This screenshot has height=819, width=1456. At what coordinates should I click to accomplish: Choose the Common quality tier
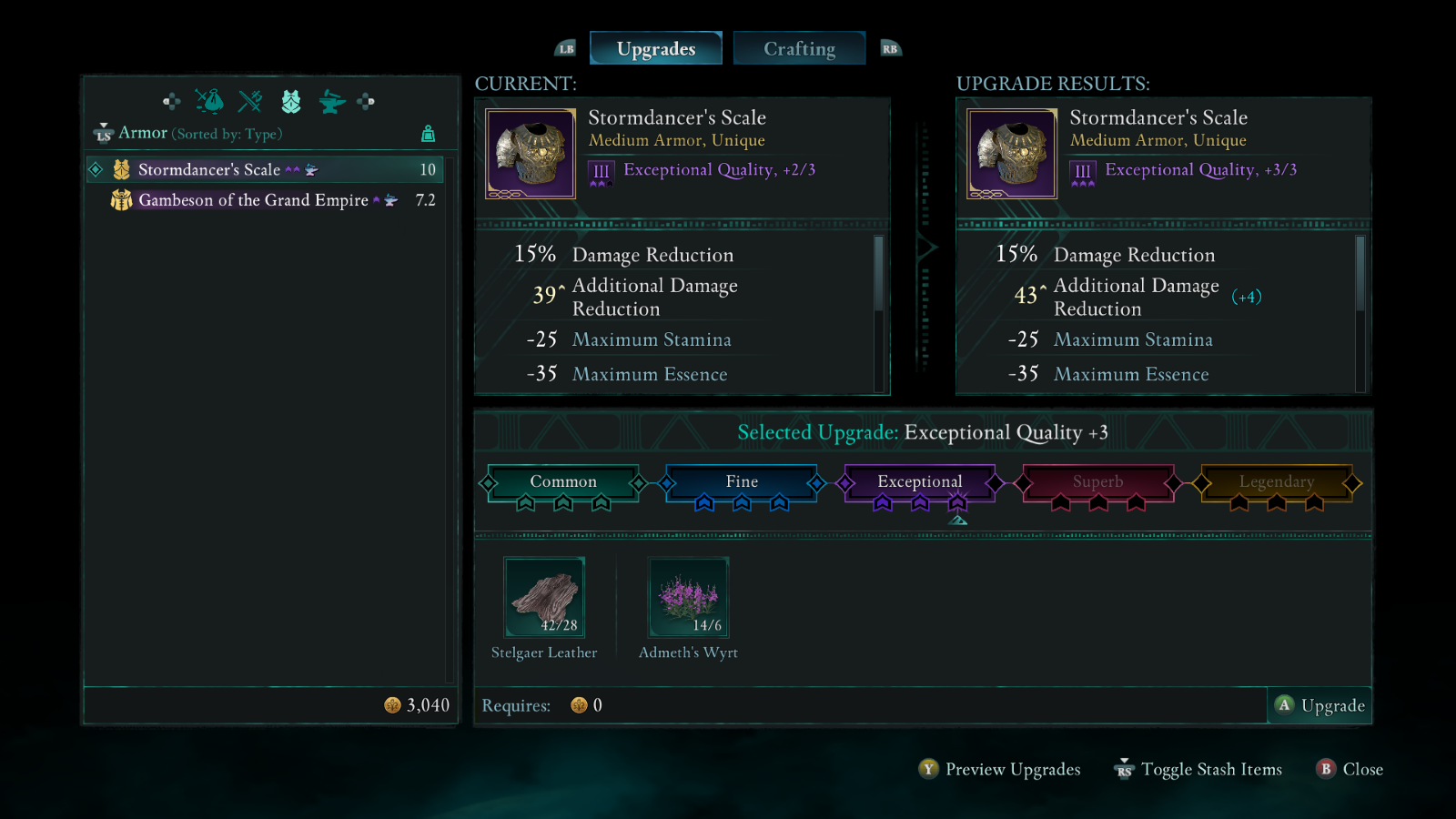[563, 481]
